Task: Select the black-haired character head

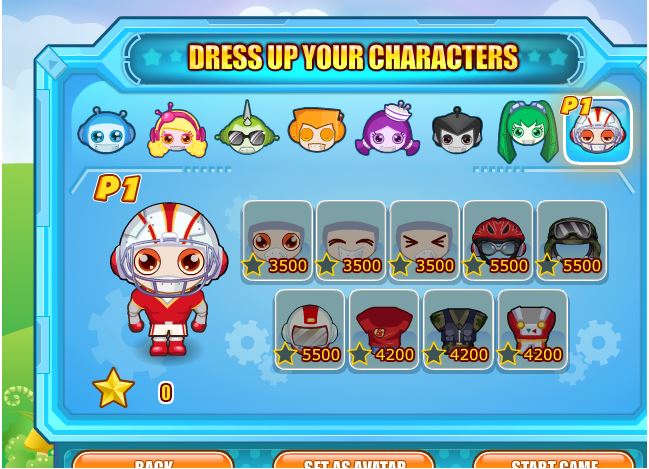Action: point(457,131)
